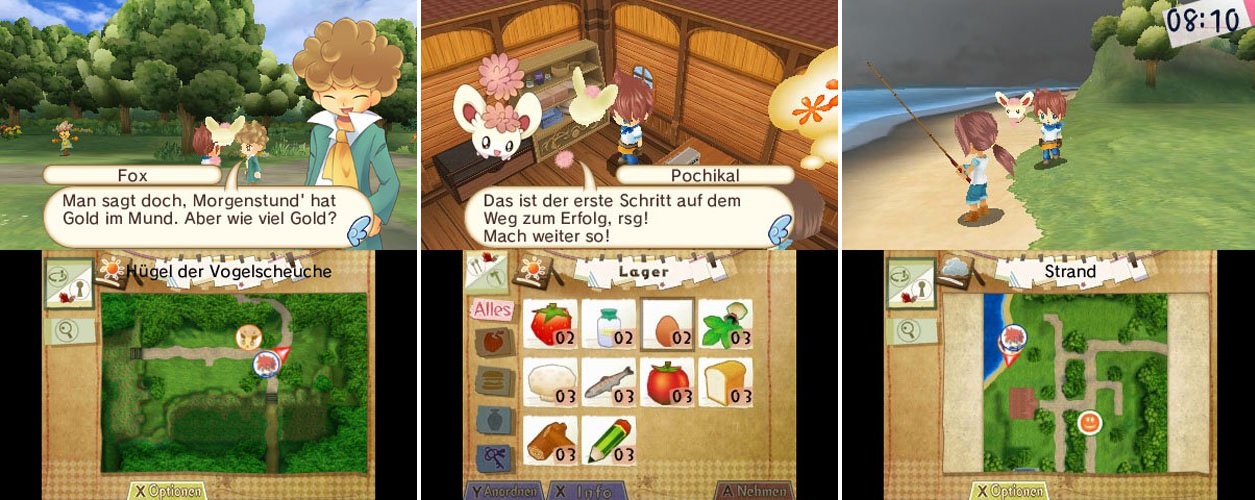The image size is (1255, 500).
Task: Pick the white mushroom slot
Action: tap(552, 381)
